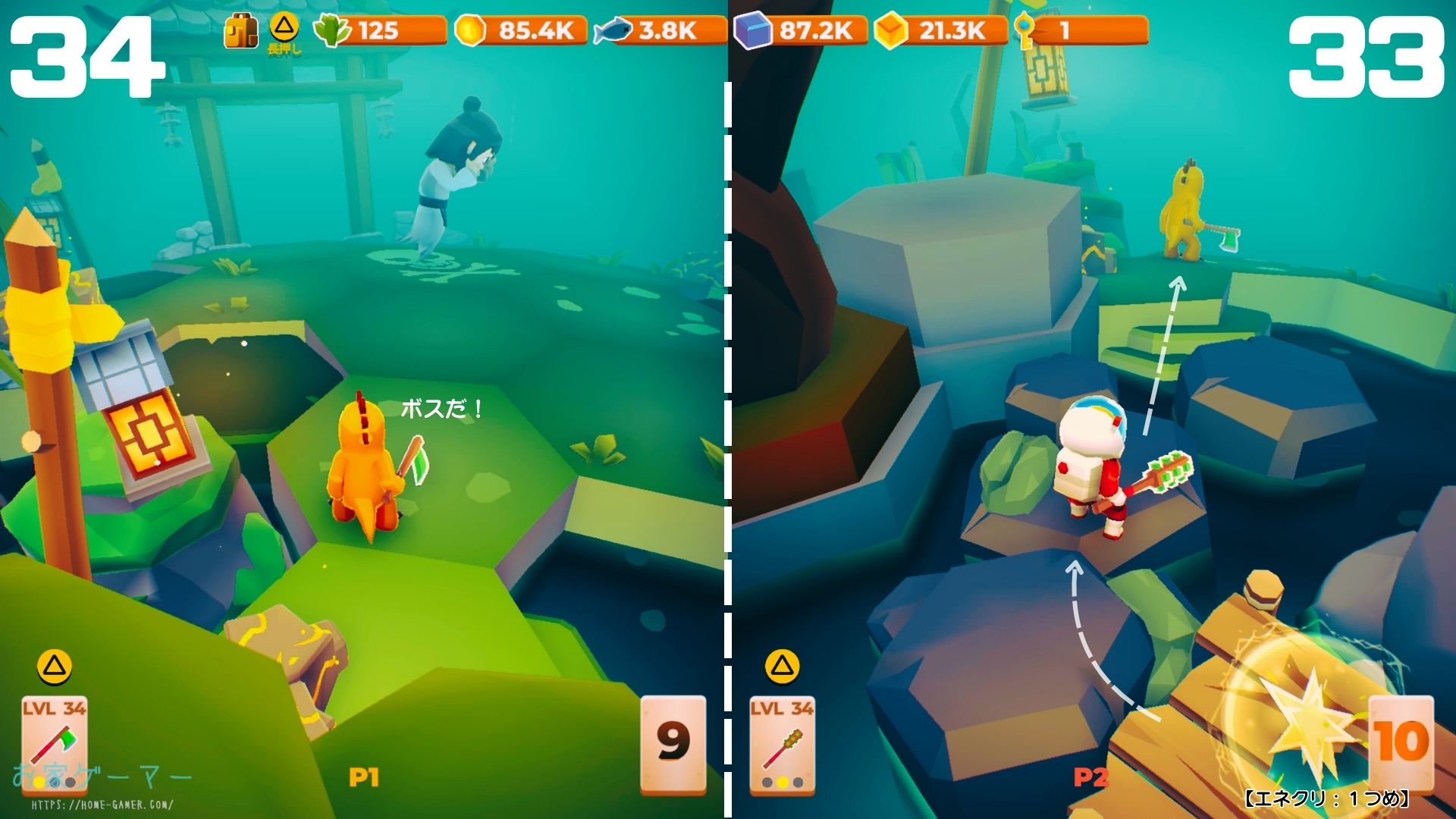
Task: Open the backpack inventory icon
Action: click(x=240, y=31)
